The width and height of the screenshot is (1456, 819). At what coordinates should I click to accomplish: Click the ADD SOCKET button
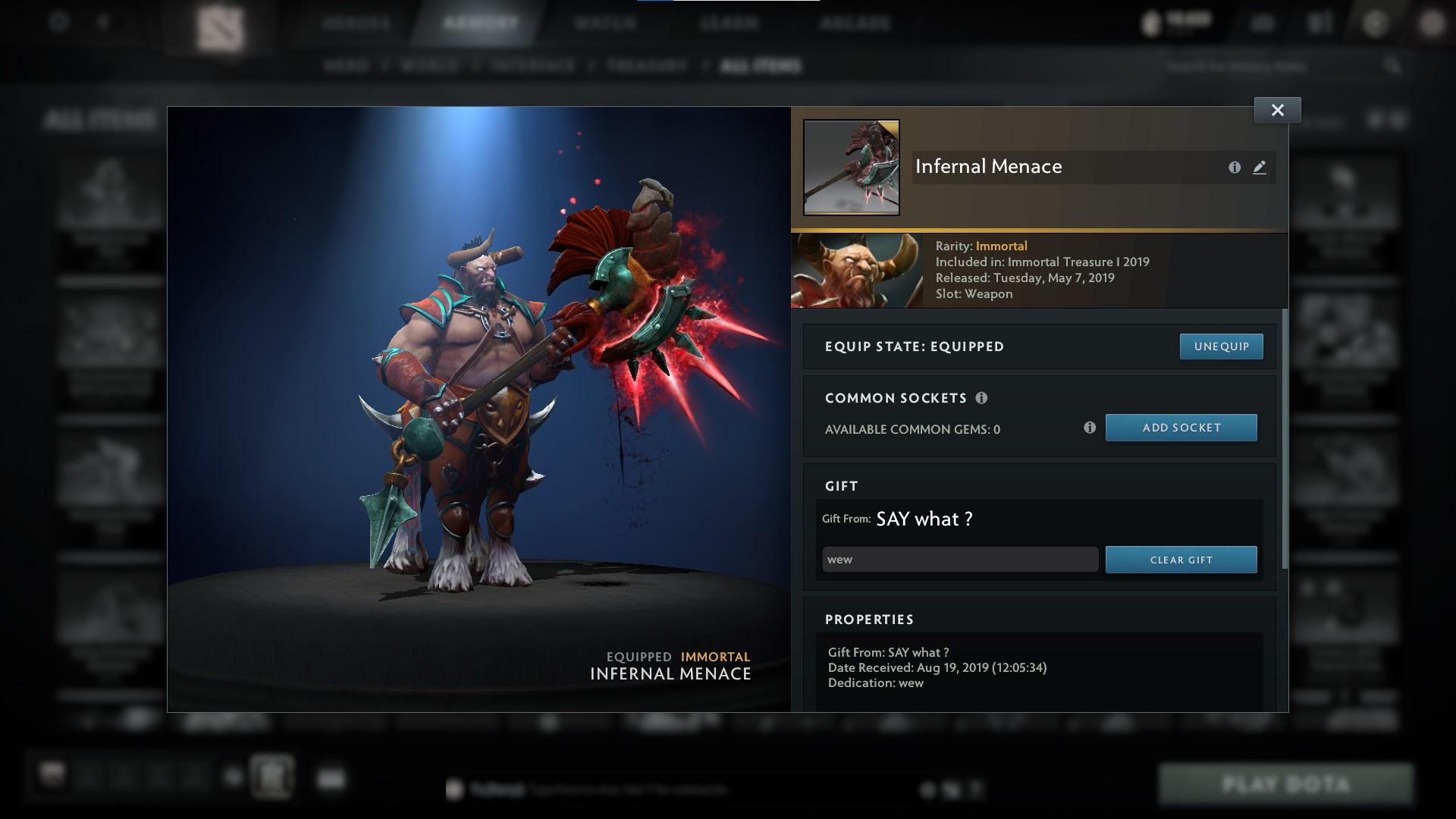(1181, 428)
